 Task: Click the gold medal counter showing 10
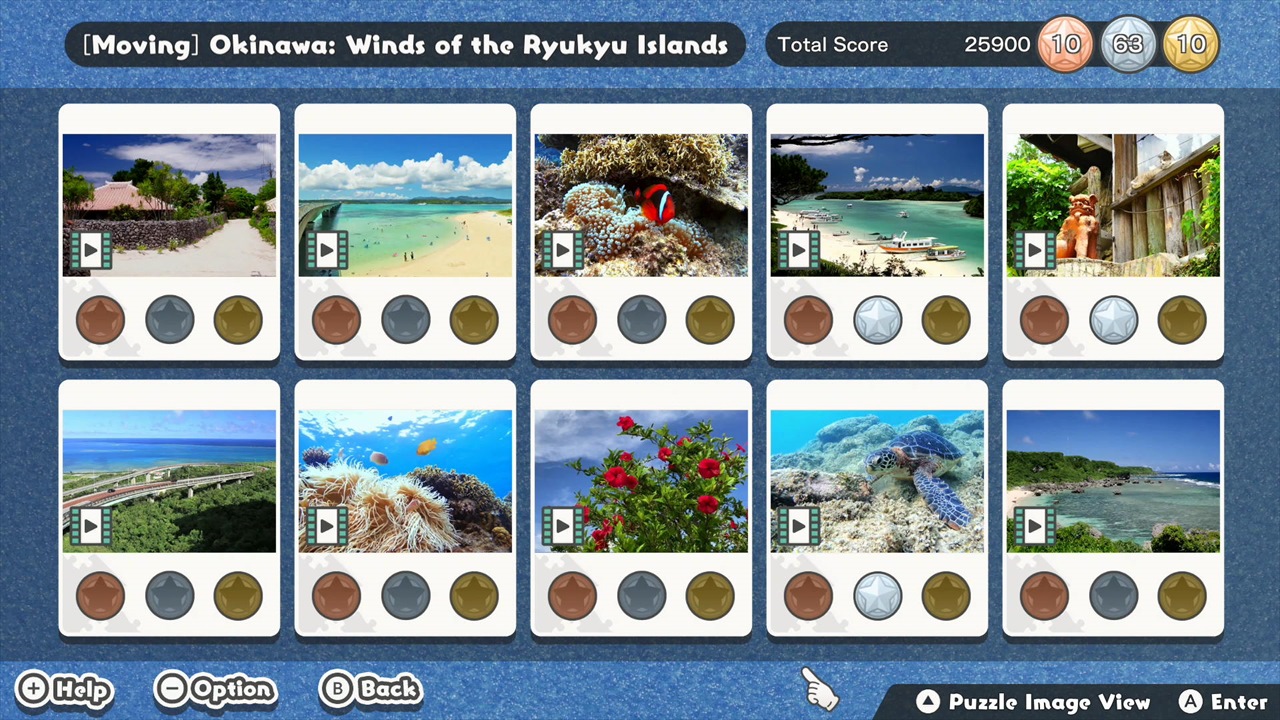point(1191,44)
